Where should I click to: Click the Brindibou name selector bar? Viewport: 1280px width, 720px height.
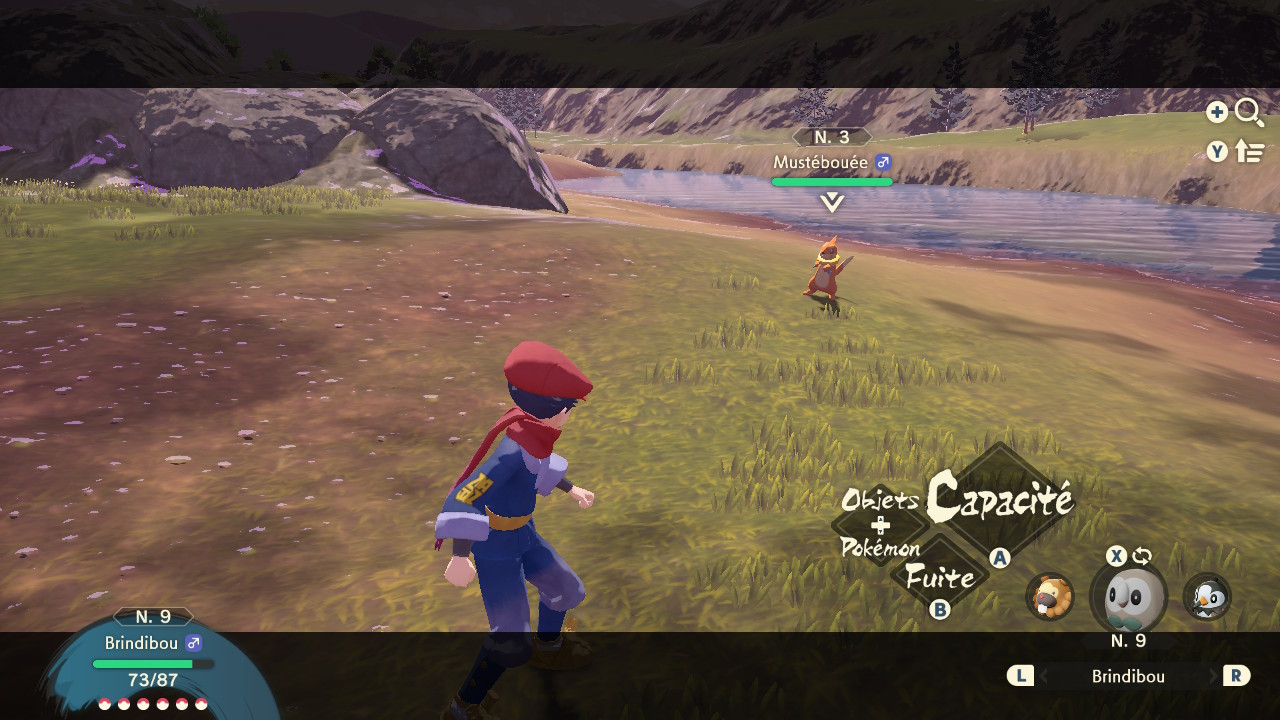point(1128,677)
